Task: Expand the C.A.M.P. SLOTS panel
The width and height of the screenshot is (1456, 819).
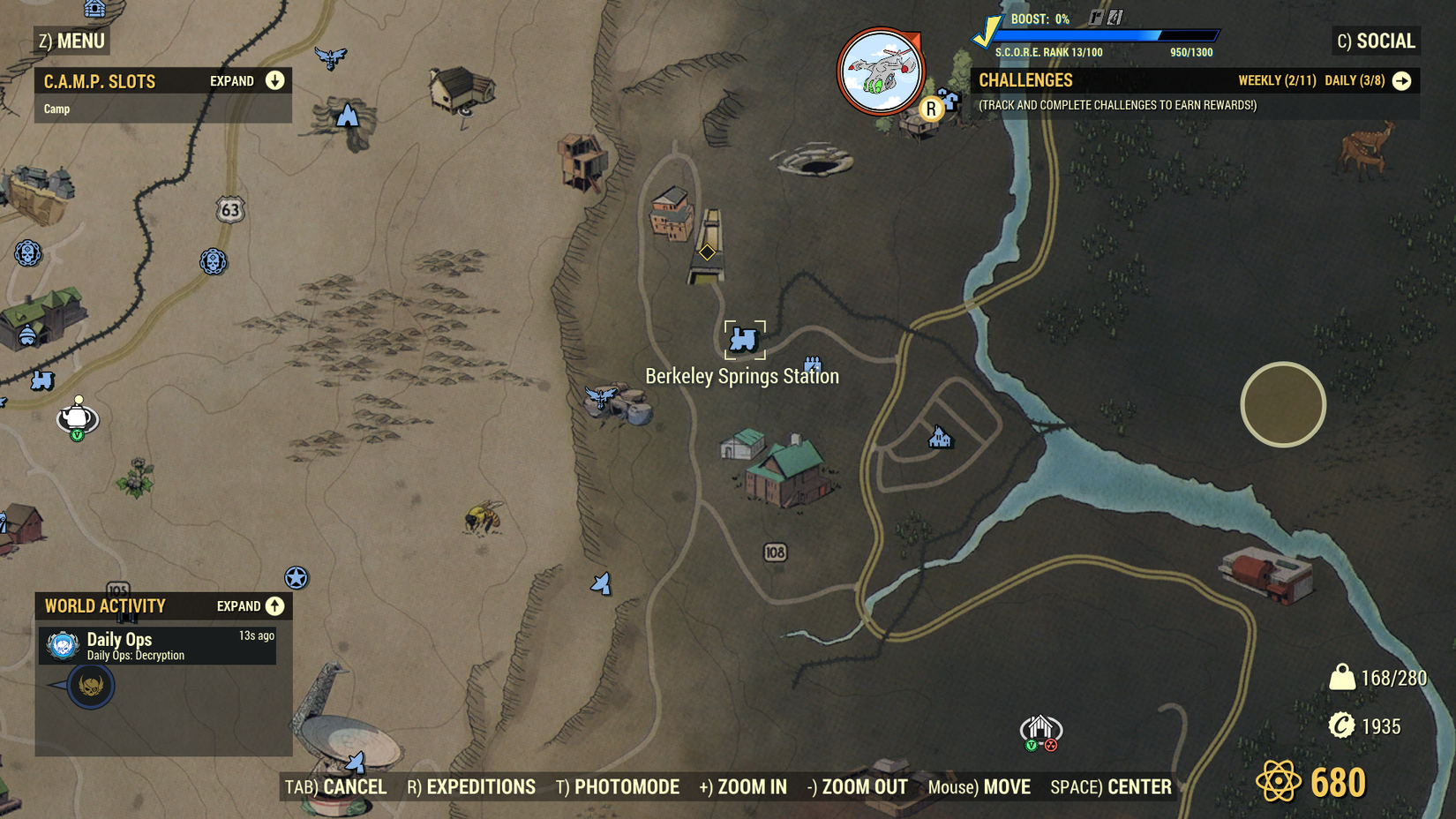Action: (x=275, y=80)
